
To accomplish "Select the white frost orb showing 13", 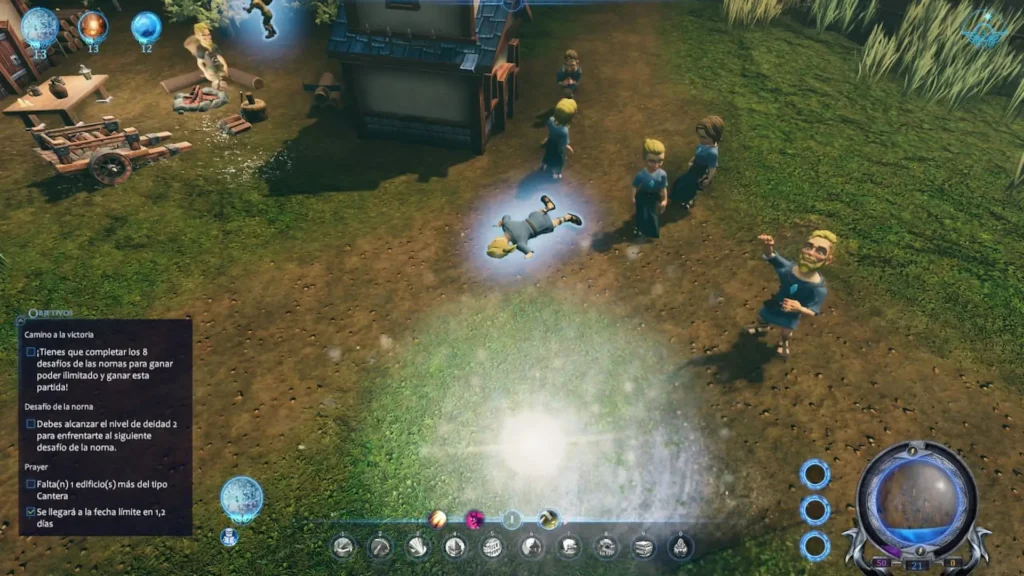I will pos(40,27).
